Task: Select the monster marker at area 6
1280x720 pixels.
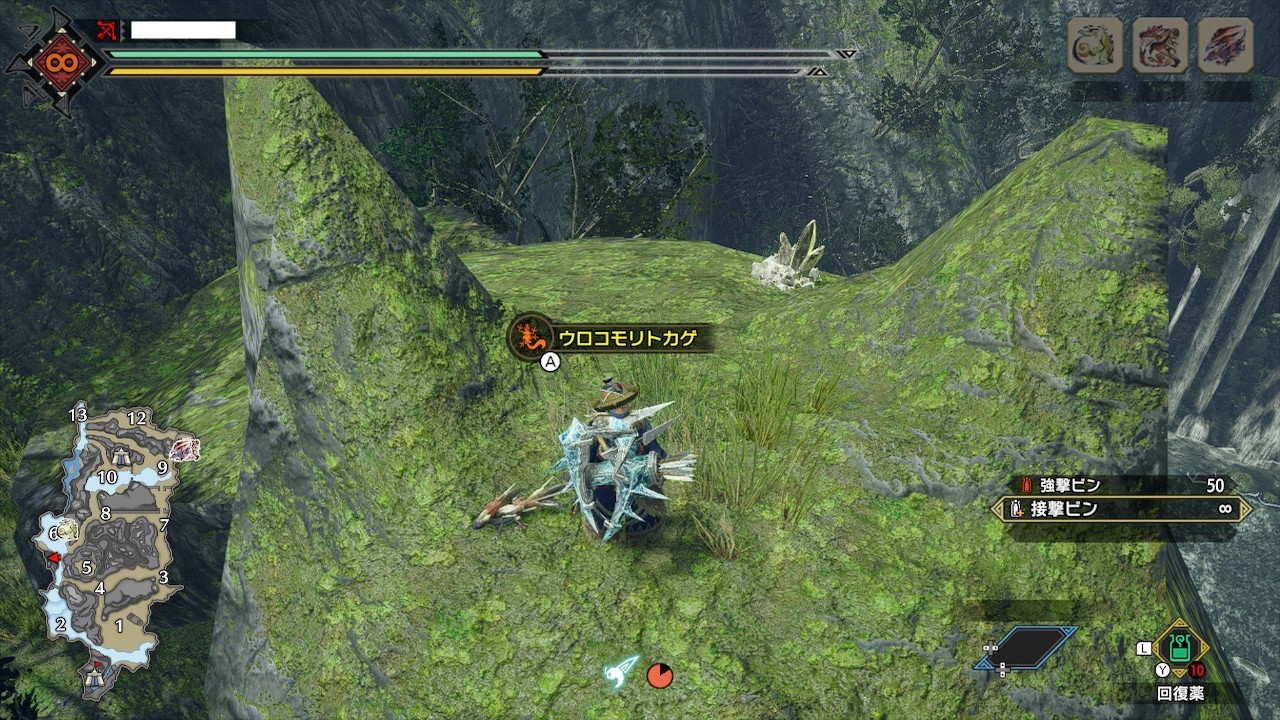Action: point(68,529)
